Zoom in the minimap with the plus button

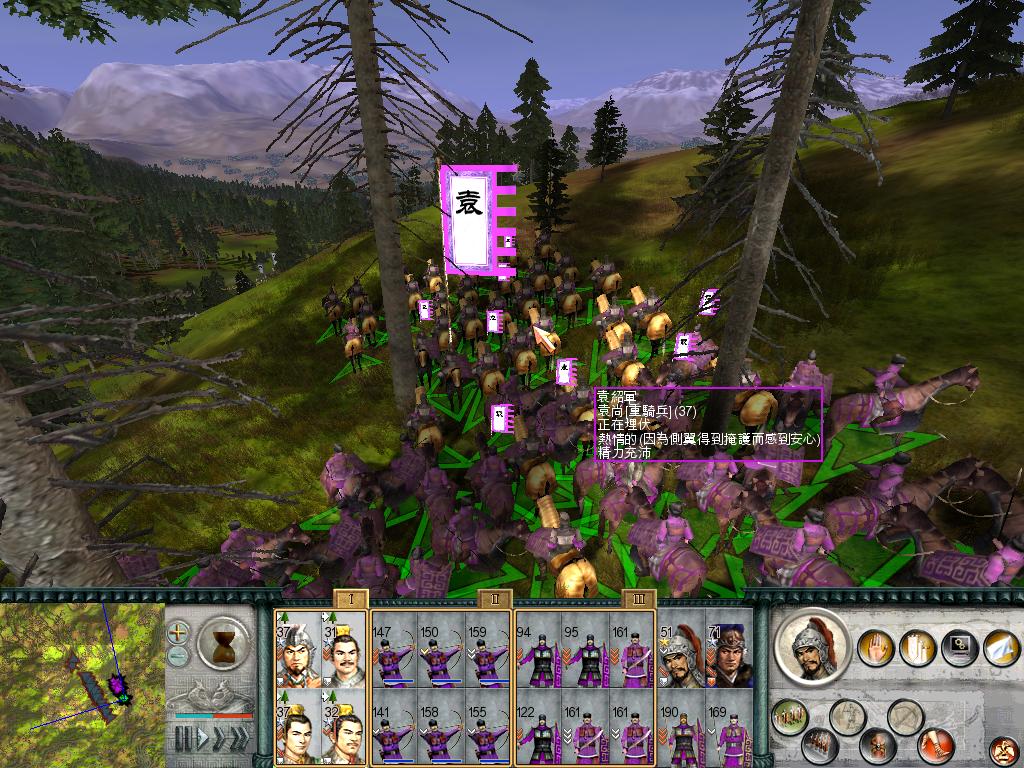point(178,633)
